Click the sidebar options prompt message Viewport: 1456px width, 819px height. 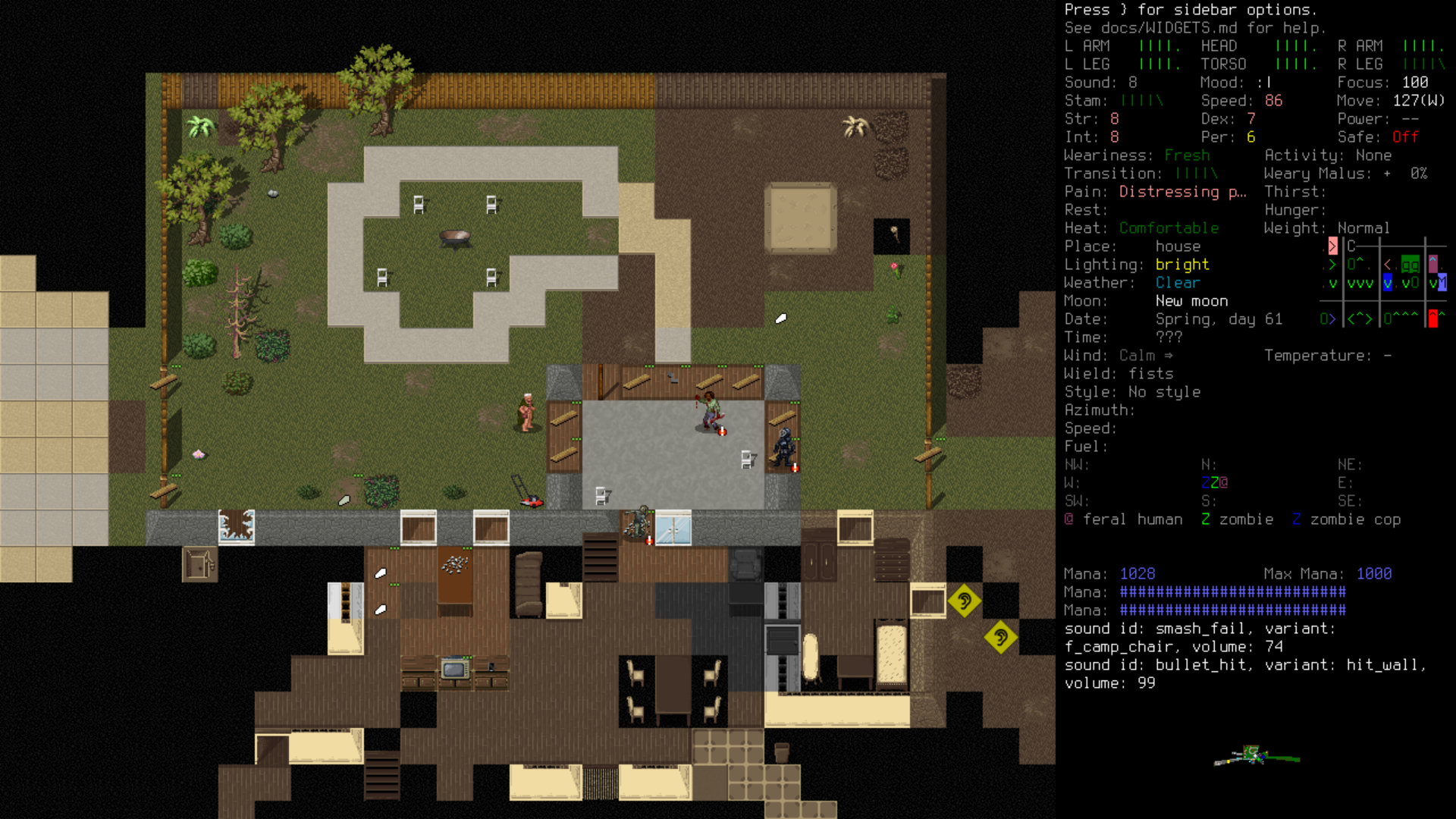click(x=1191, y=10)
